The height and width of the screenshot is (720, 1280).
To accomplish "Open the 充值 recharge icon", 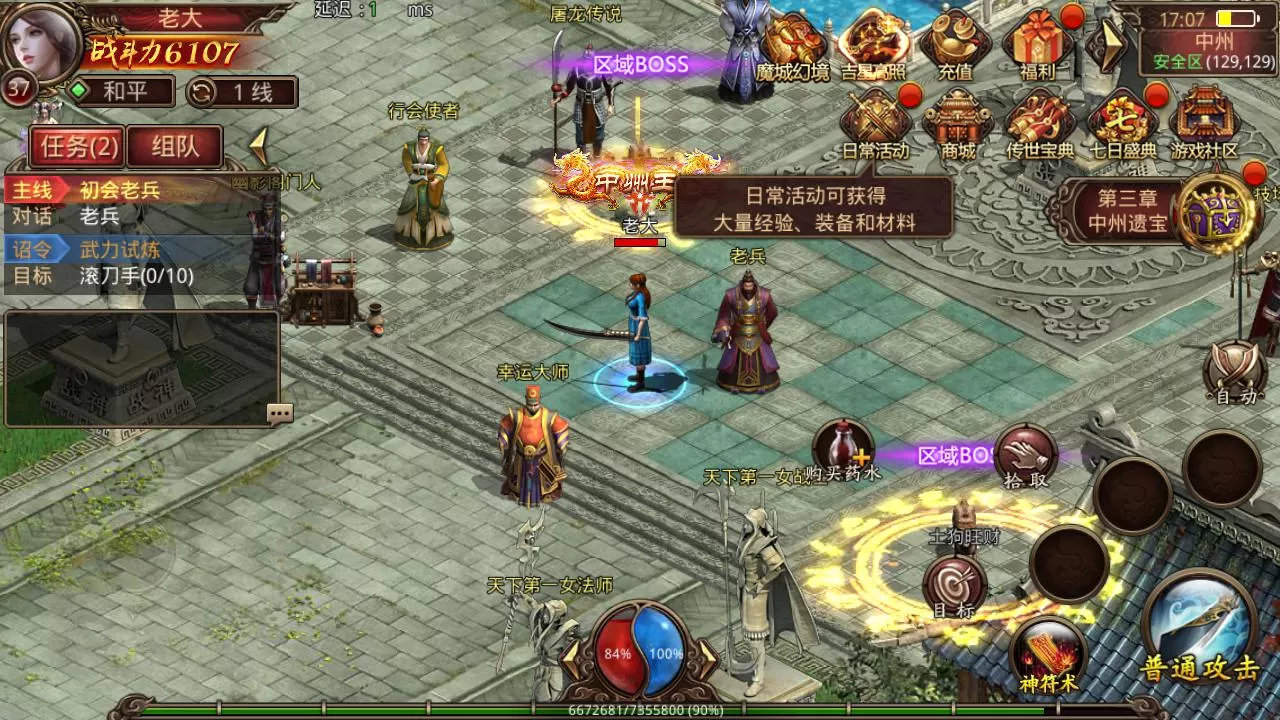I will coord(955,45).
